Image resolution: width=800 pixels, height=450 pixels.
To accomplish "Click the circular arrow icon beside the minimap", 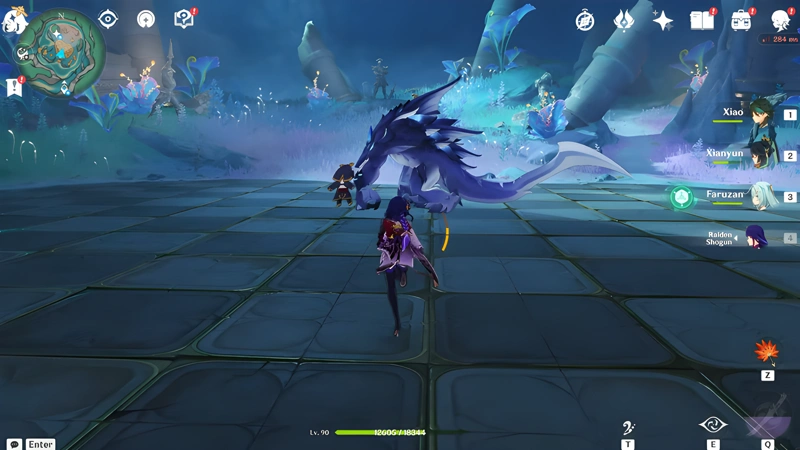I will pyautogui.click(x=146, y=20).
